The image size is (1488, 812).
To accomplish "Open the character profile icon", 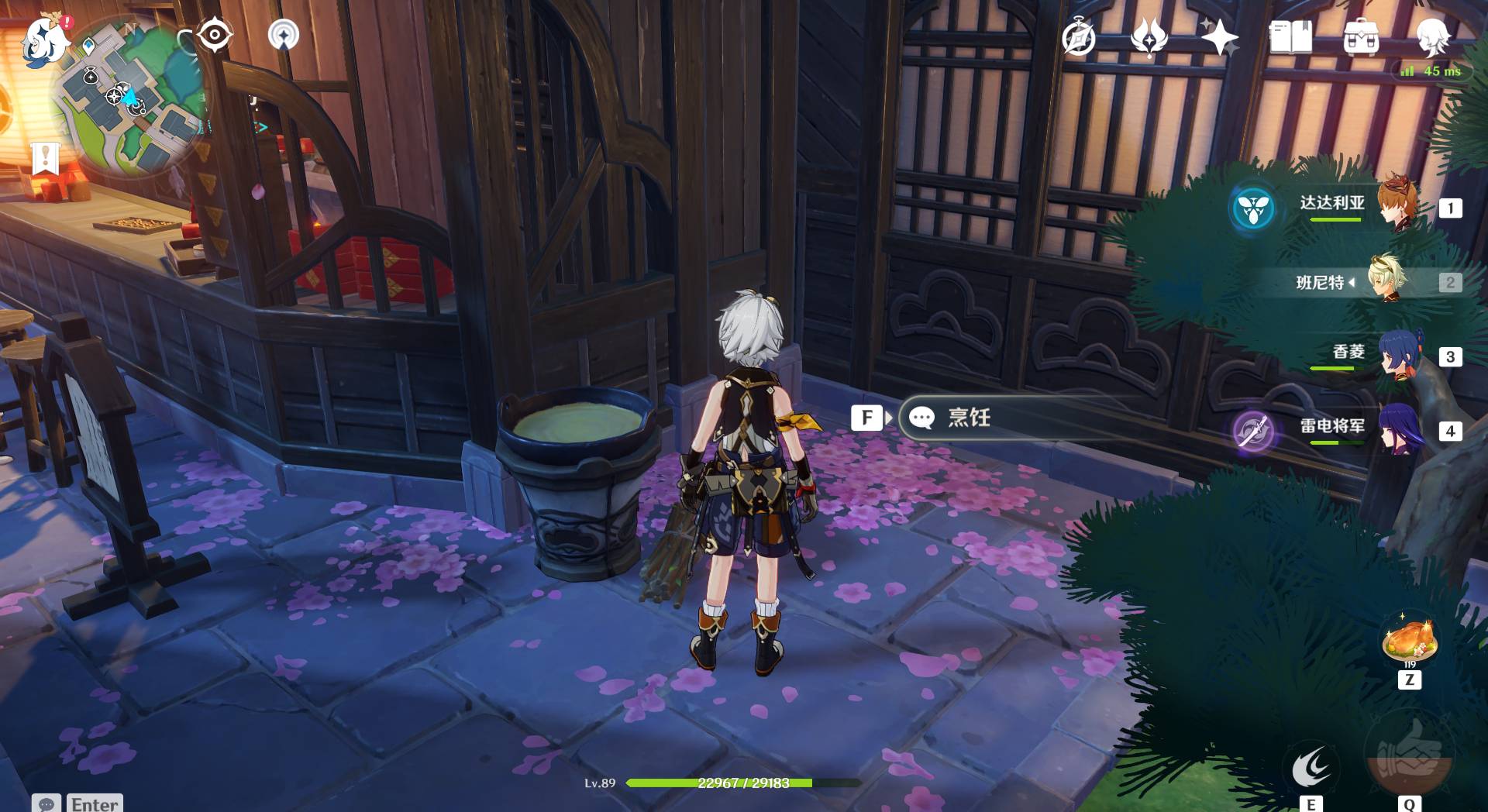I will (1432, 36).
